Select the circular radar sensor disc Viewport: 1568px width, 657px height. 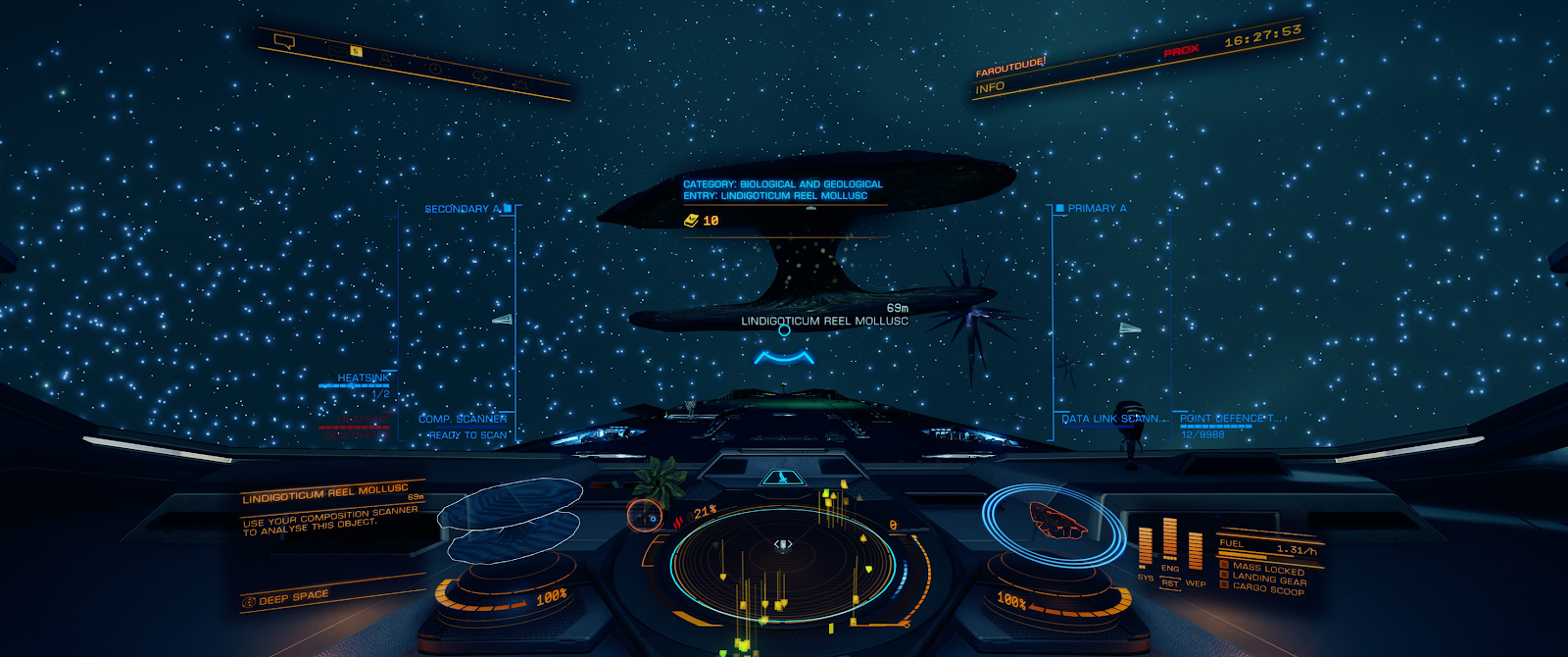(782, 563)
